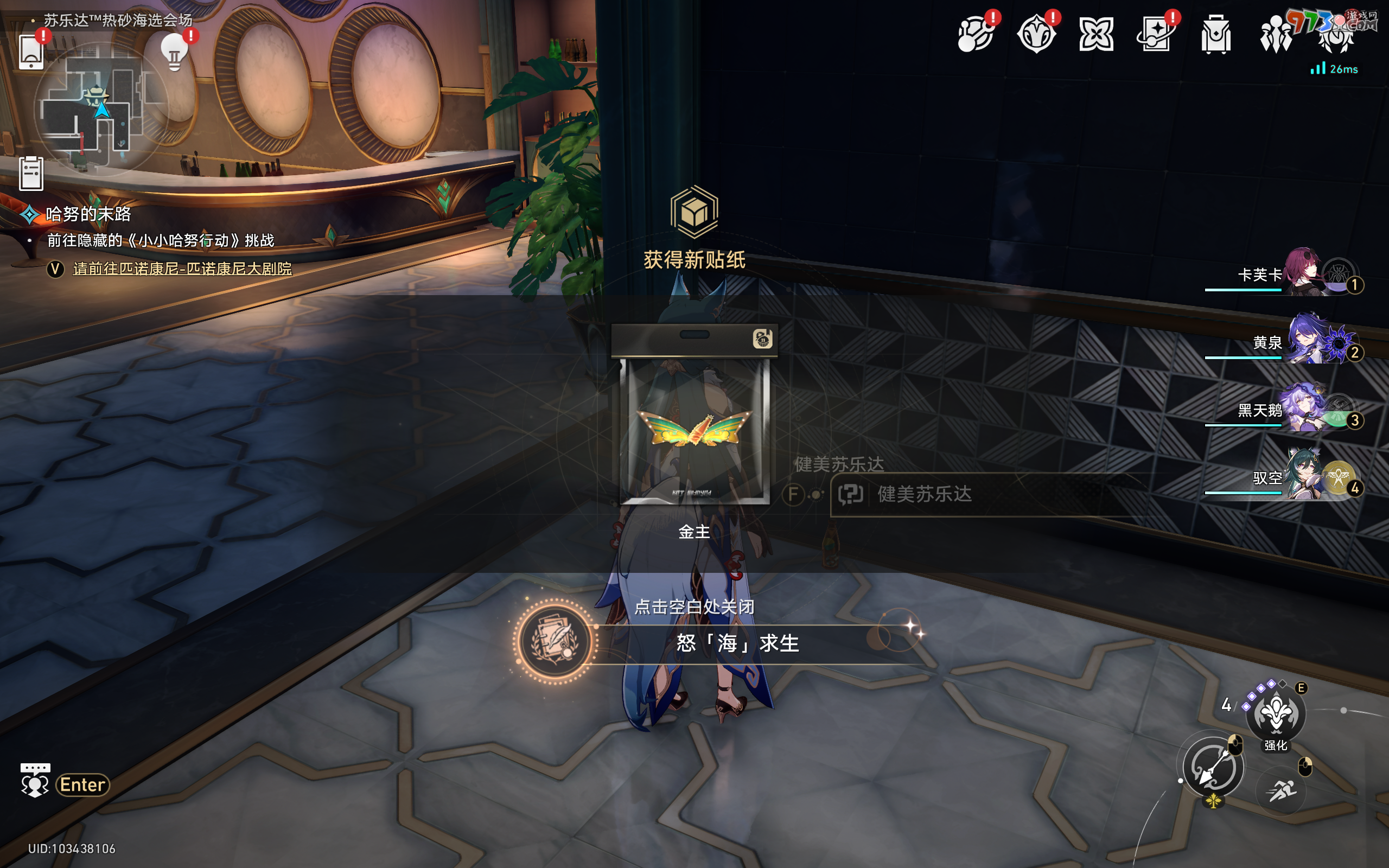The width and height of the screenshot is (1389, 868).
Task: Open the three-figure characters menu
Action: [x=1276, y=34]
